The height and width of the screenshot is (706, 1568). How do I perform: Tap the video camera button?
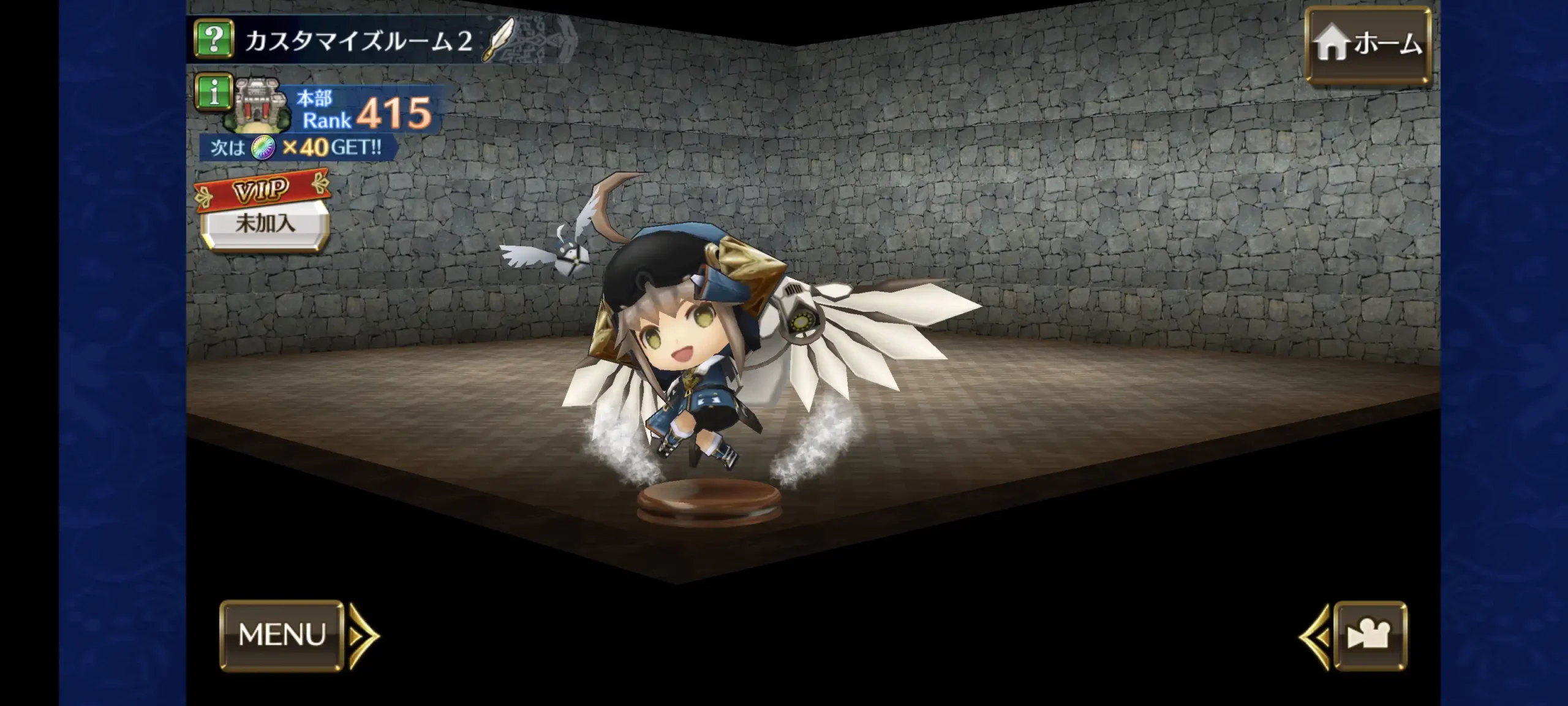(x=1370, y=636)
